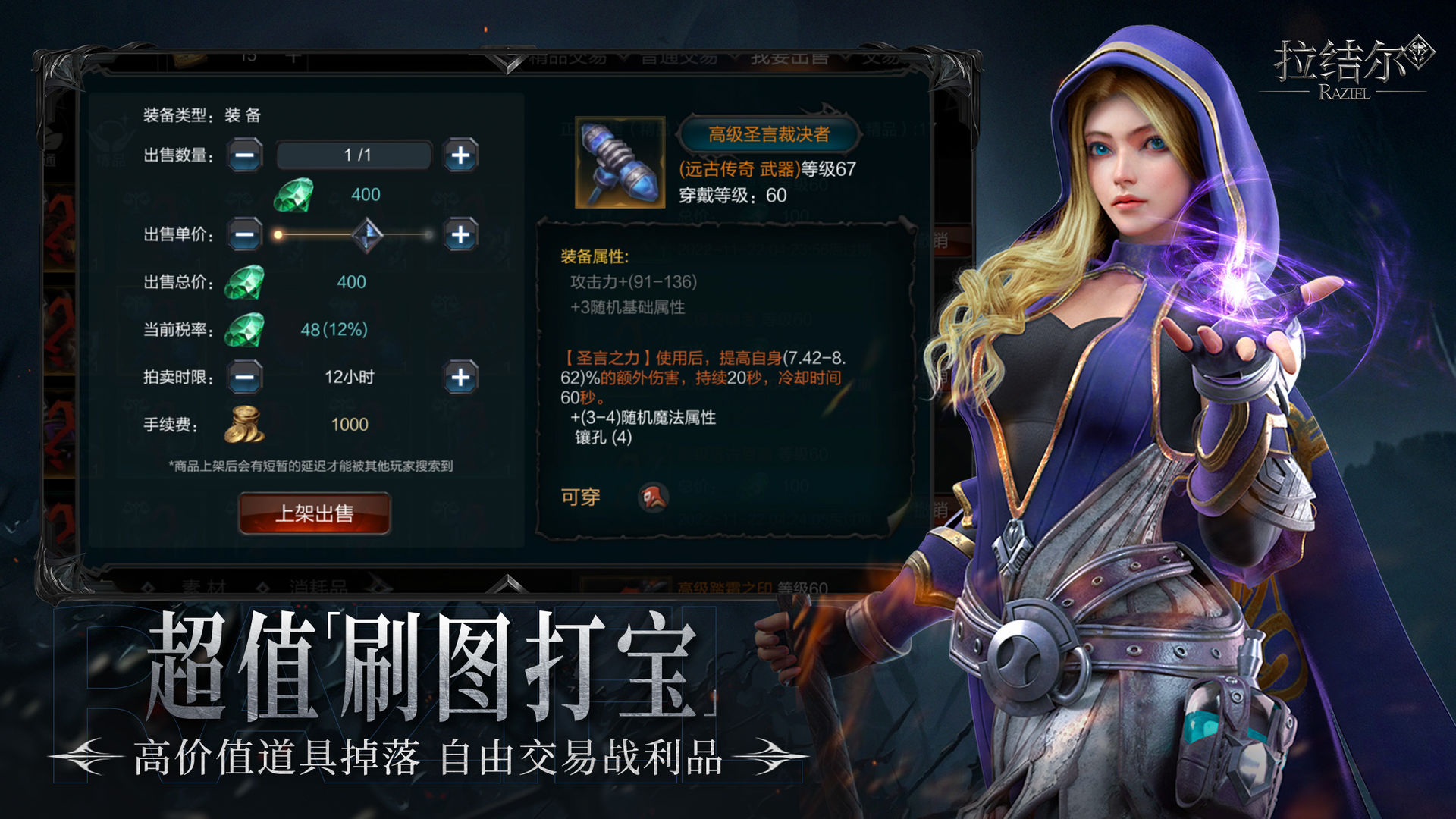Click minus to reduce 拍卖时限

tap(244, 377)
